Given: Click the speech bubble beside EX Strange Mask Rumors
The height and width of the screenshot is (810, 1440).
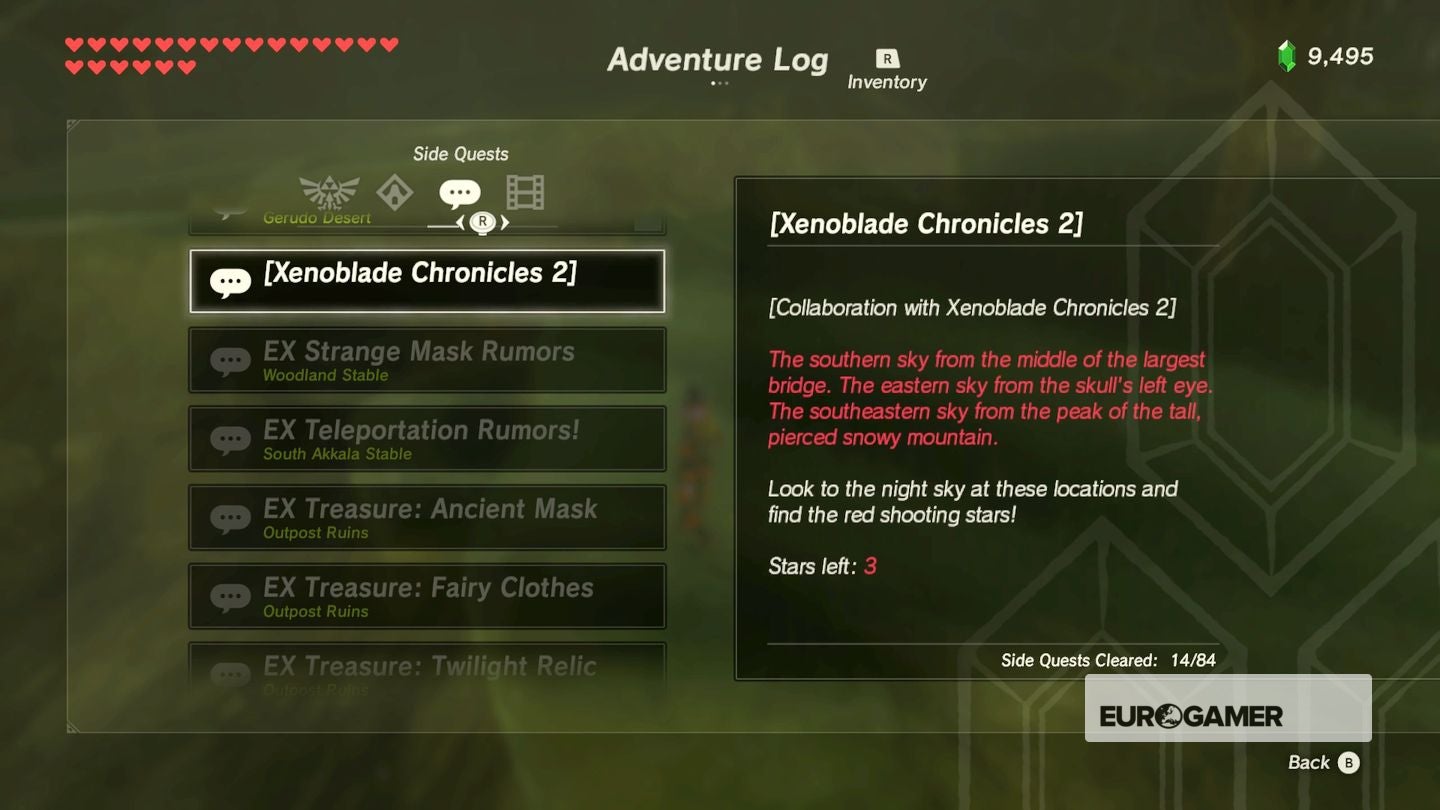Looking at the screenshot, I should click(231, 360).
